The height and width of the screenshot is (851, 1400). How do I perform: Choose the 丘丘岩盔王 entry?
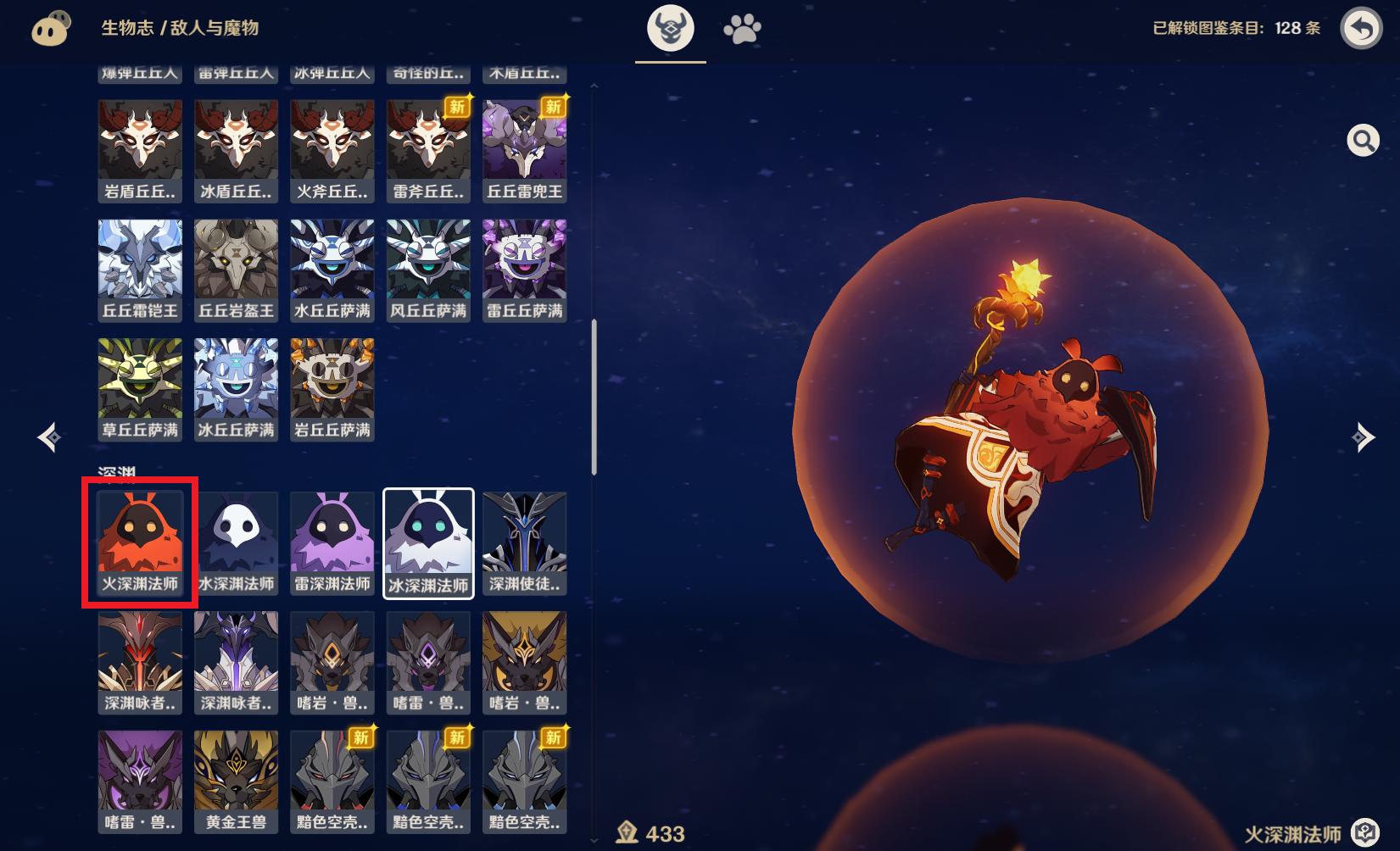click(x=236, y=270)
